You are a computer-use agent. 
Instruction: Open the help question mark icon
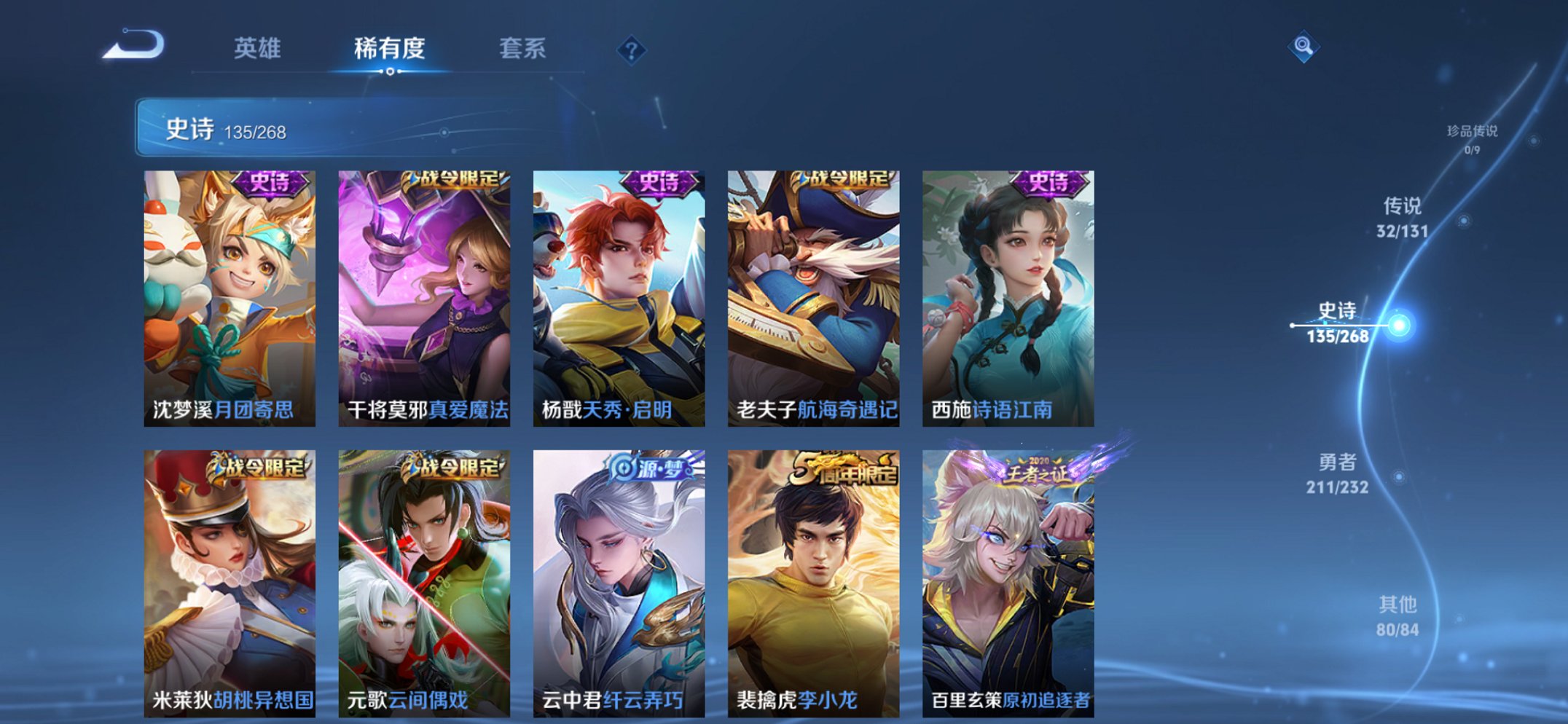[632, 50]
